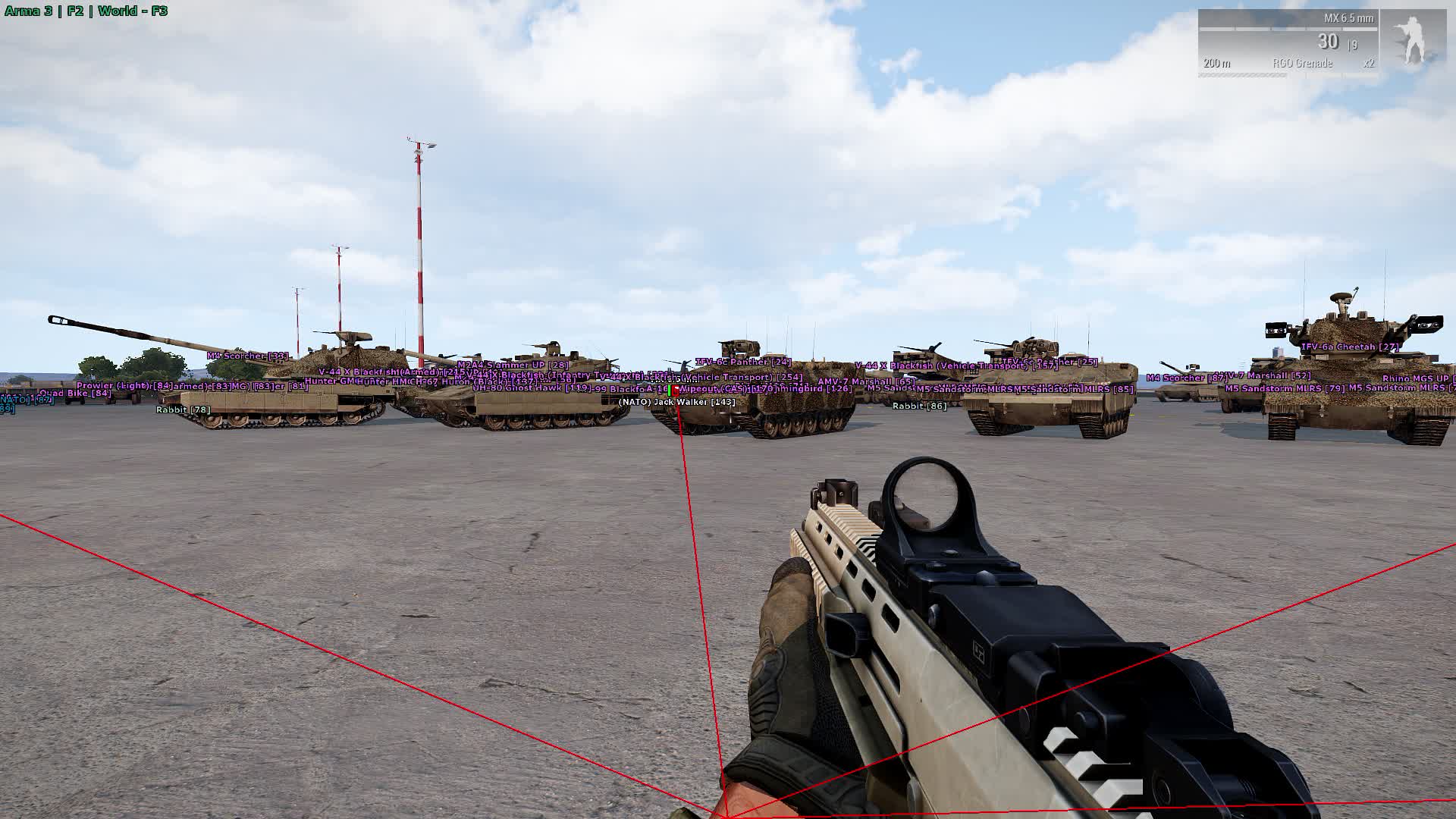Expand the Quad Bike [84] entry
The image size is (1456, 819).
tap(74, 392)
